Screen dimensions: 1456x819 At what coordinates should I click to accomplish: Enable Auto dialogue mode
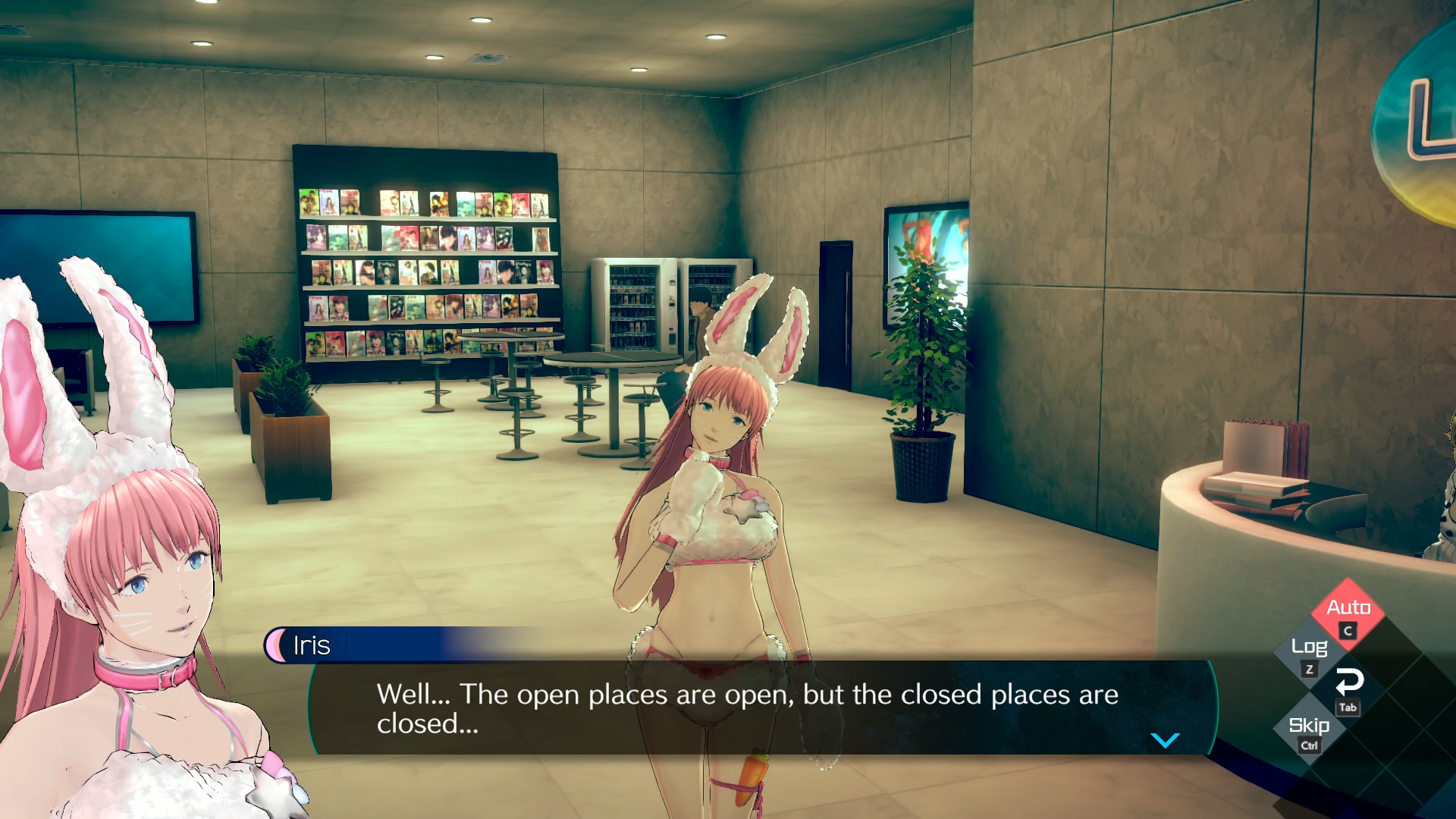[x=1348, y=609]
